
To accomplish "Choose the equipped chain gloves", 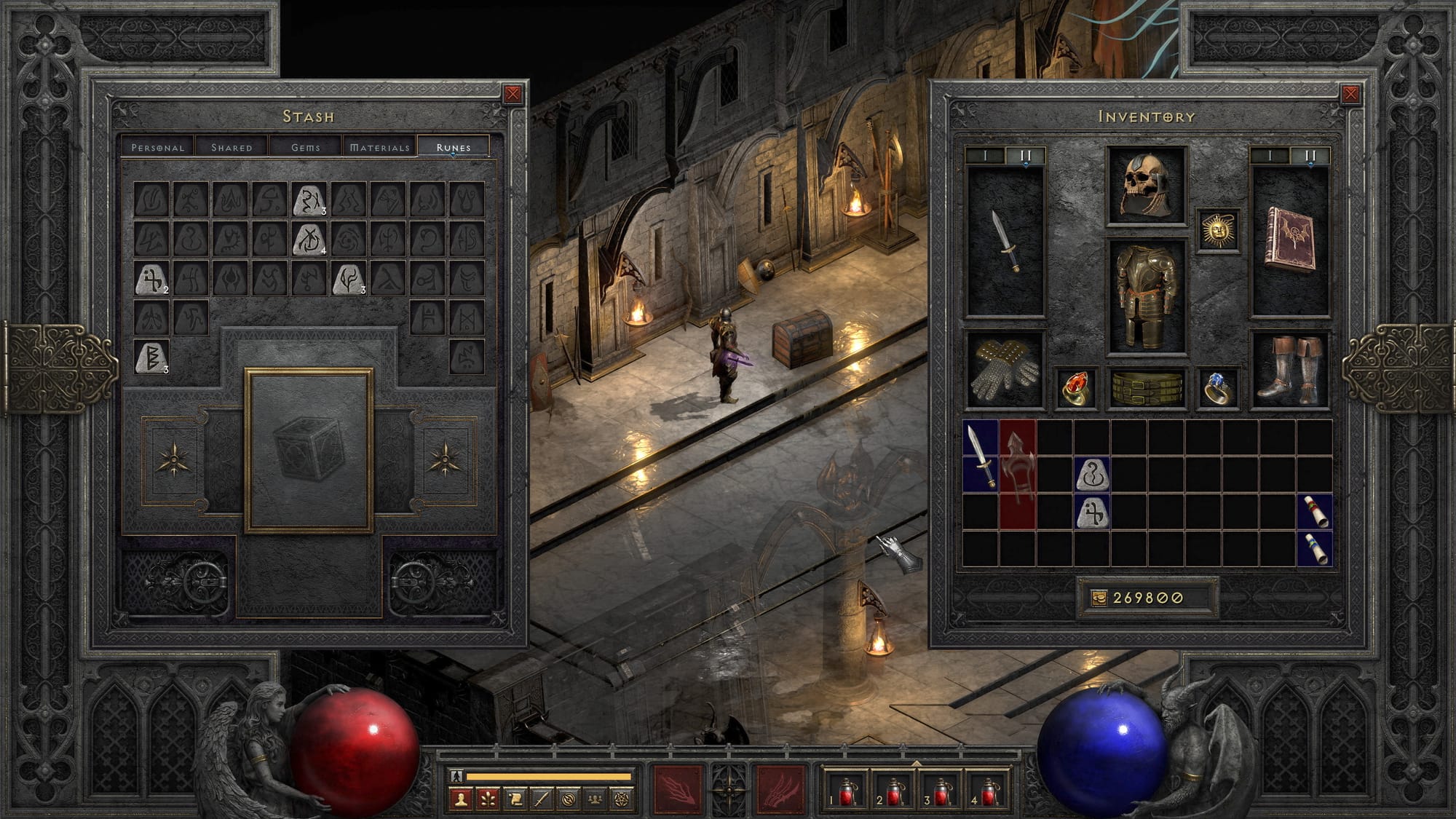I will point(1005,370).
